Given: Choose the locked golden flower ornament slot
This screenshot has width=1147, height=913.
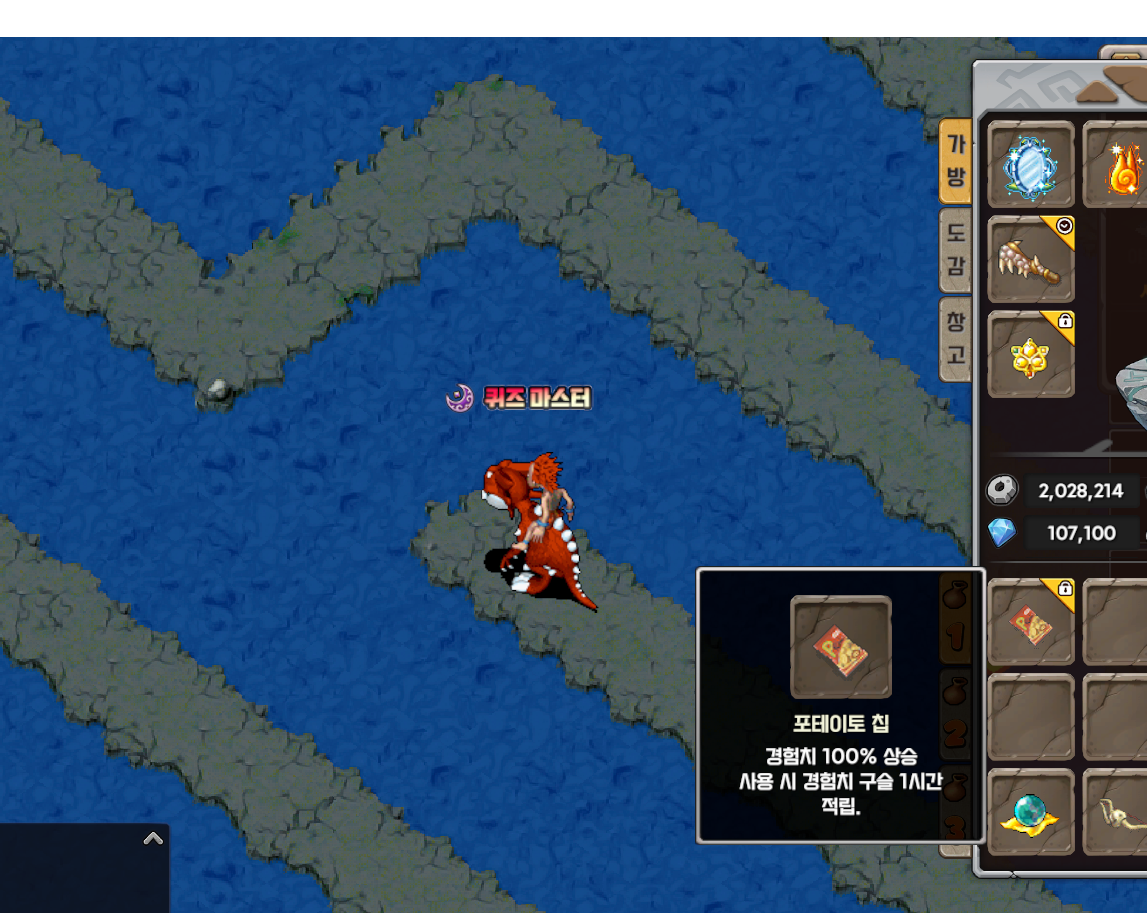Looking at the screenshot, I should tap(1031, 354).
